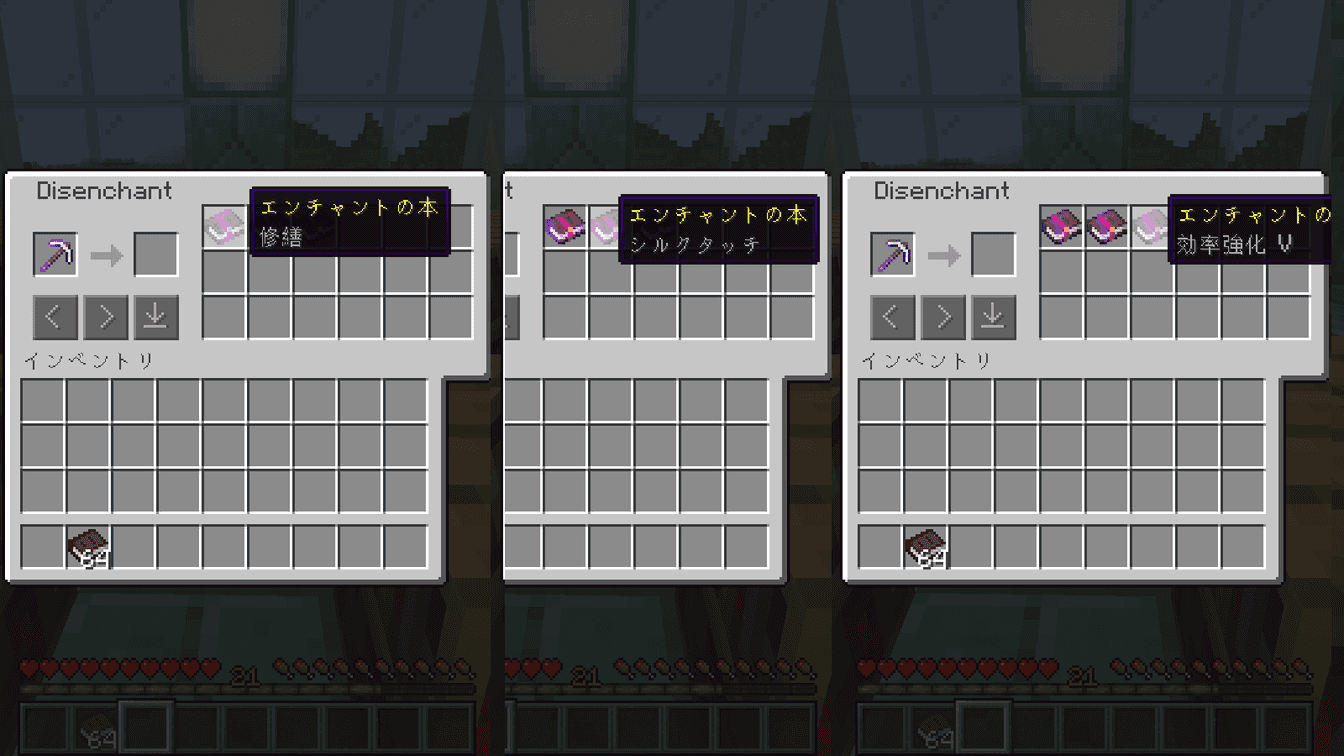The width and height of the screenshot is (1344, 756).
Task: Click the empty output slot beside the left pickaxe
Action: (155, 252)
